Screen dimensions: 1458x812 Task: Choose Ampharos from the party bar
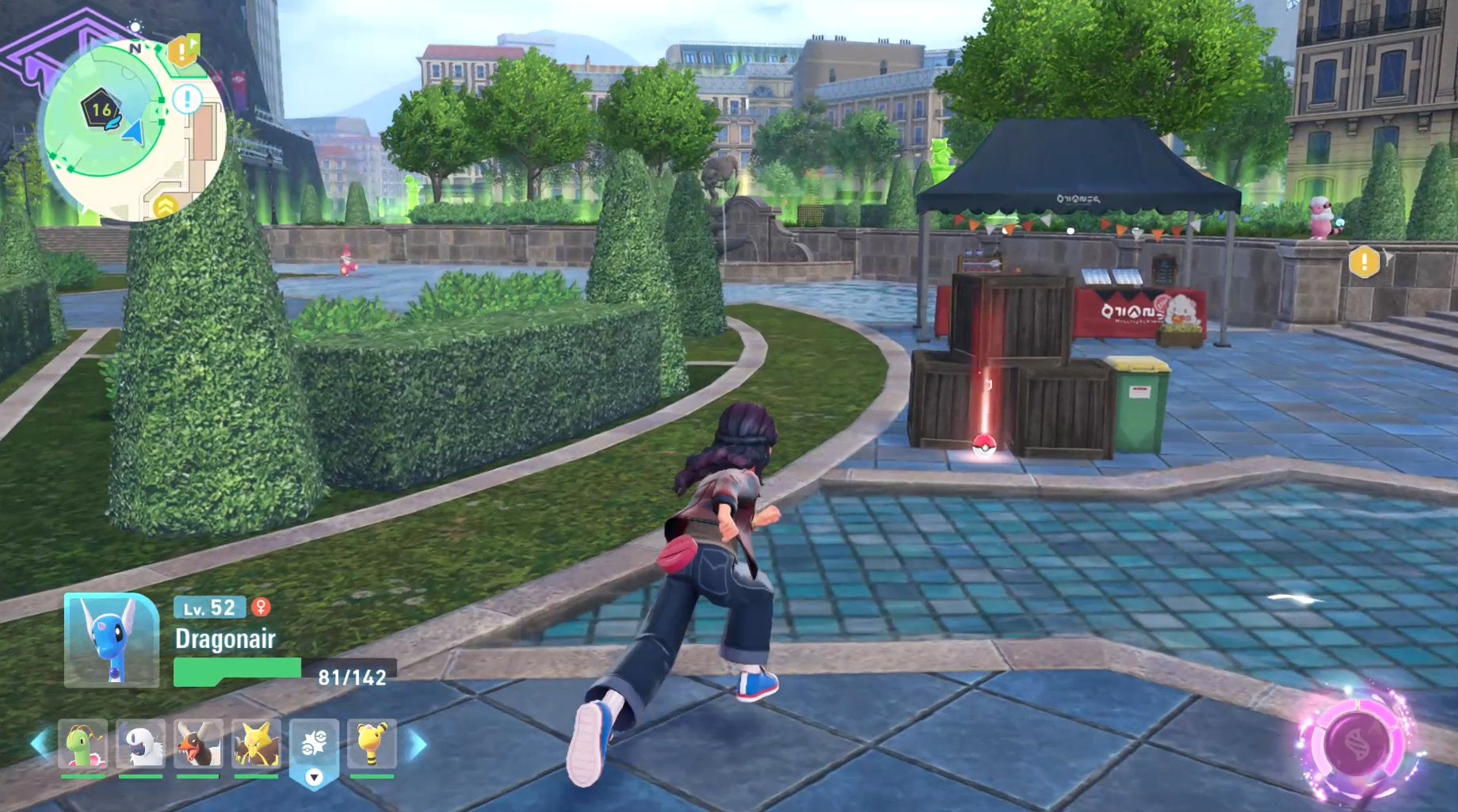tap(372, 745)
